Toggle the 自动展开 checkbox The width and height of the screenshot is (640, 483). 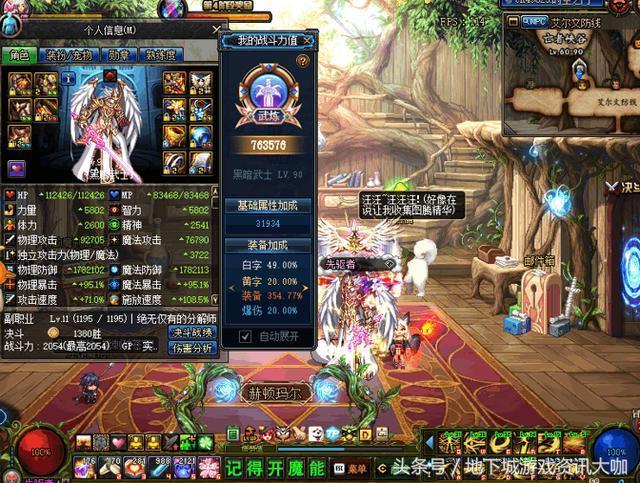(246, 336)
